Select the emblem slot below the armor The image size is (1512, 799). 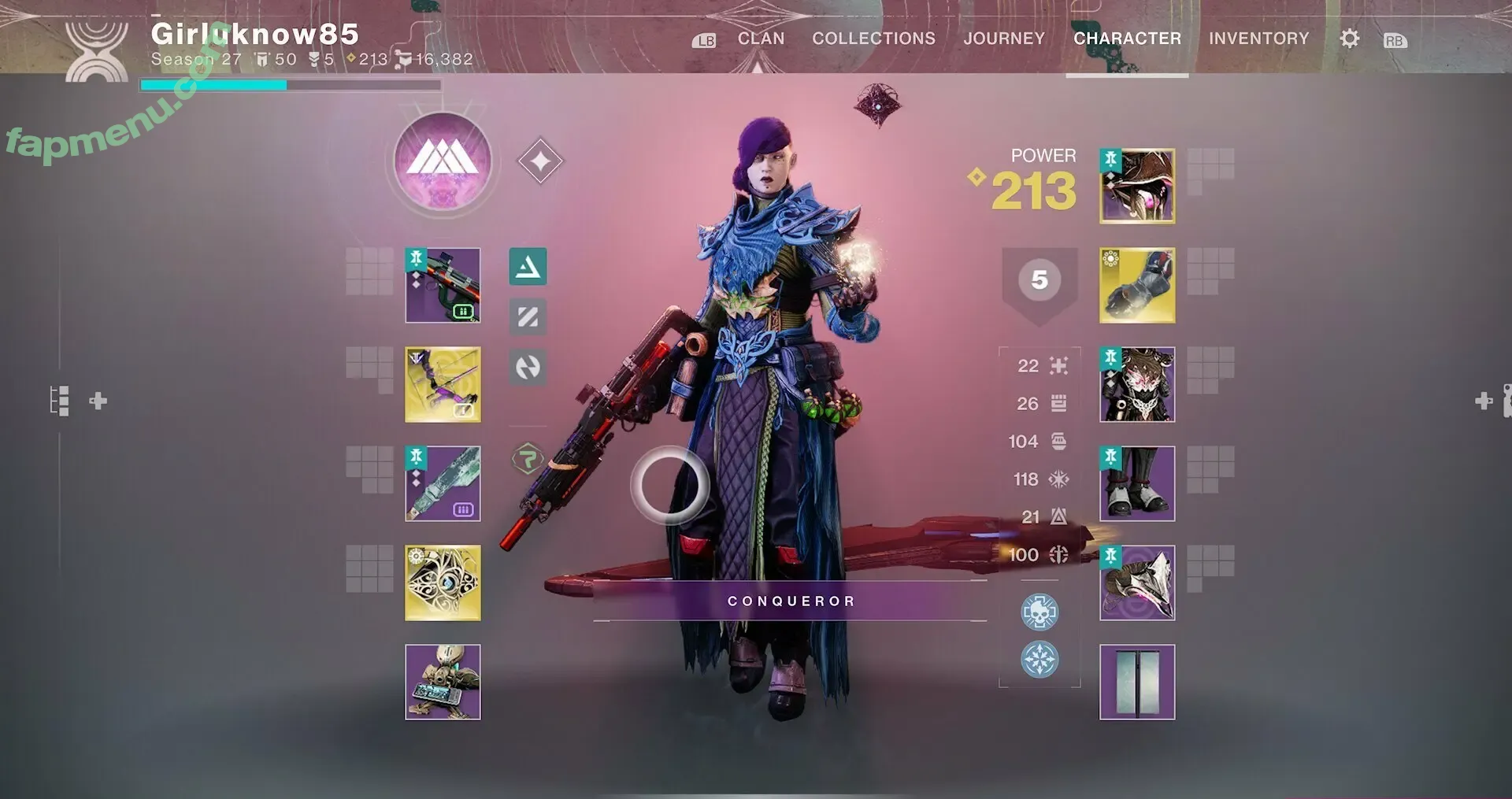pyautogui.click(x=1137, y=682)
